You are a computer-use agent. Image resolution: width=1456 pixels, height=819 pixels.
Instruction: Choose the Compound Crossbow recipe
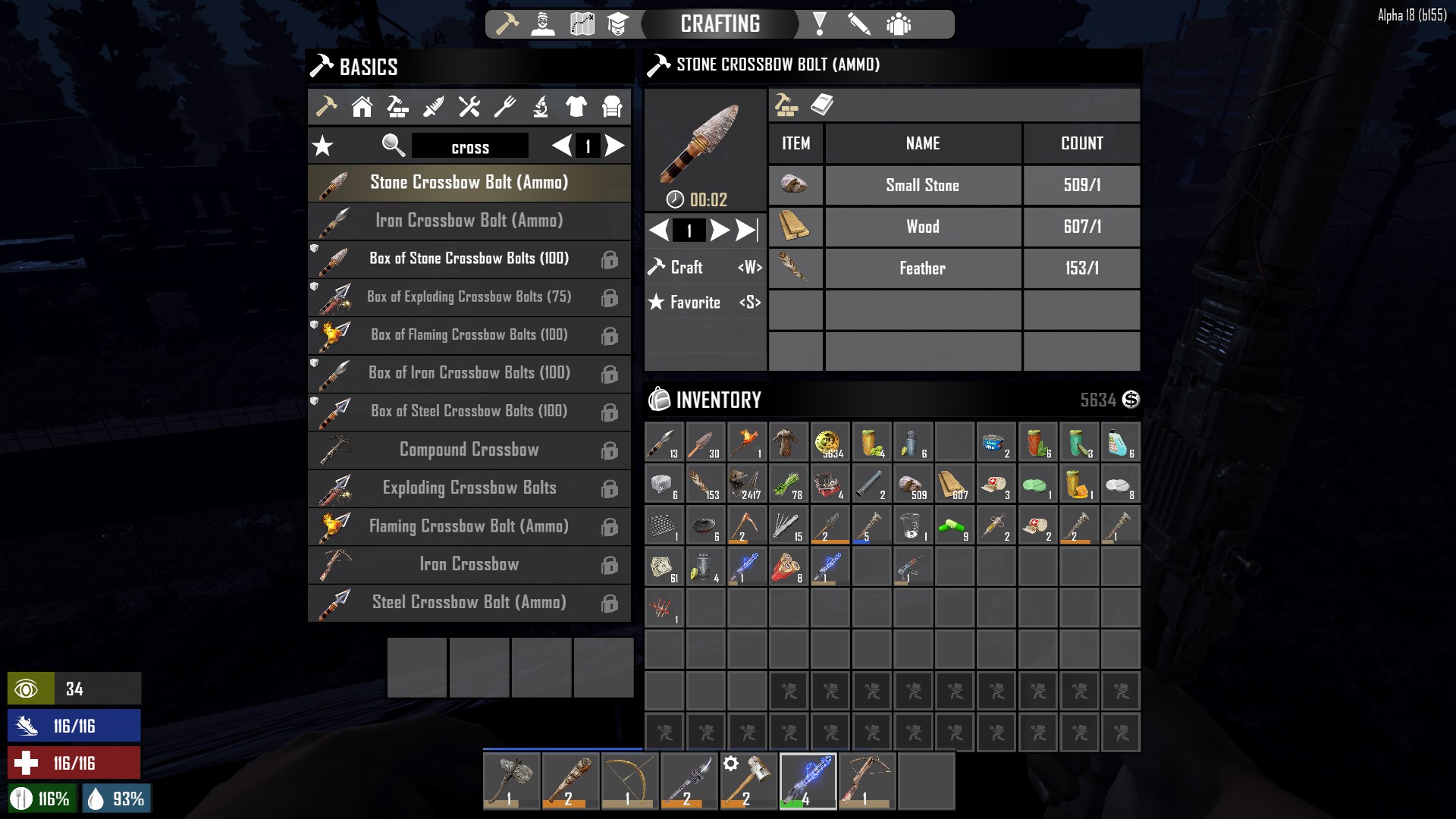coord(469,450)
